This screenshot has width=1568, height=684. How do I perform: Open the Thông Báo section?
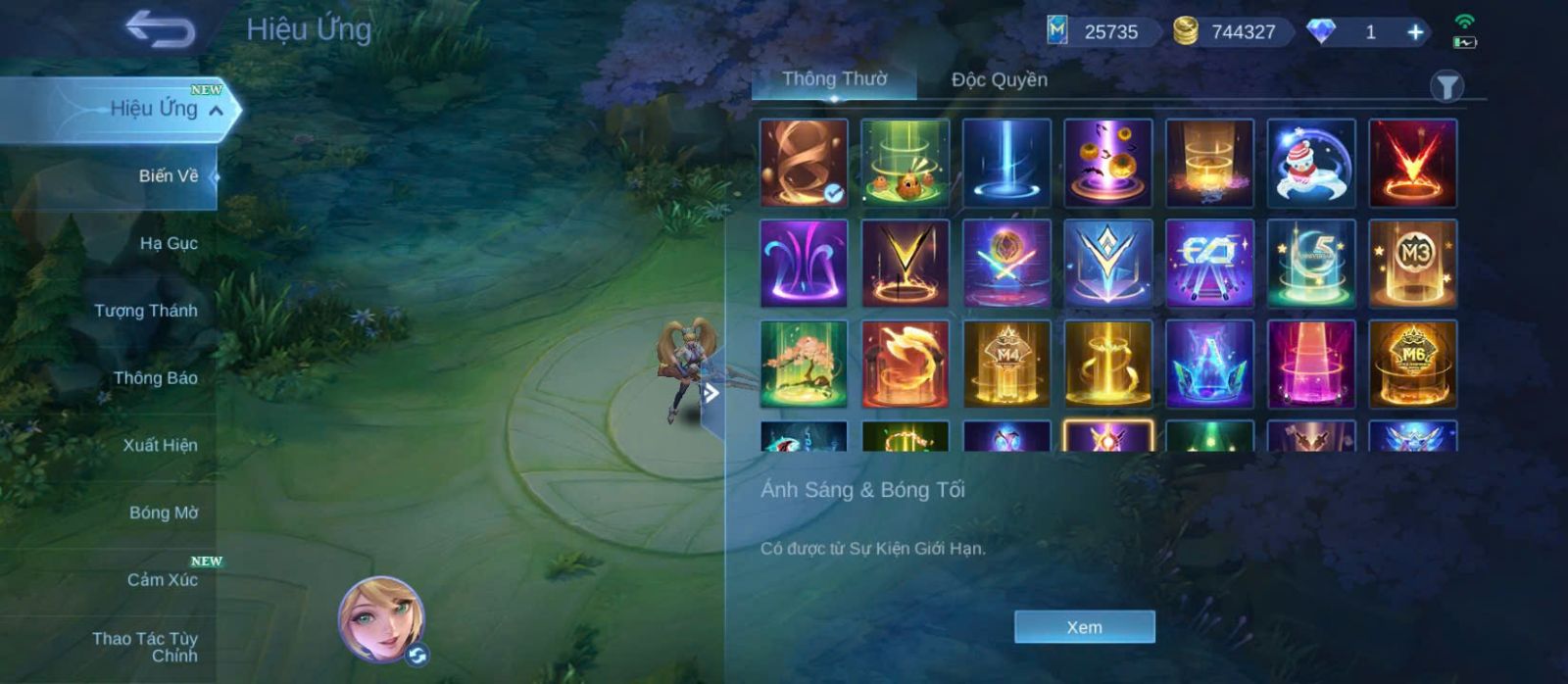[x=155, y=378]
